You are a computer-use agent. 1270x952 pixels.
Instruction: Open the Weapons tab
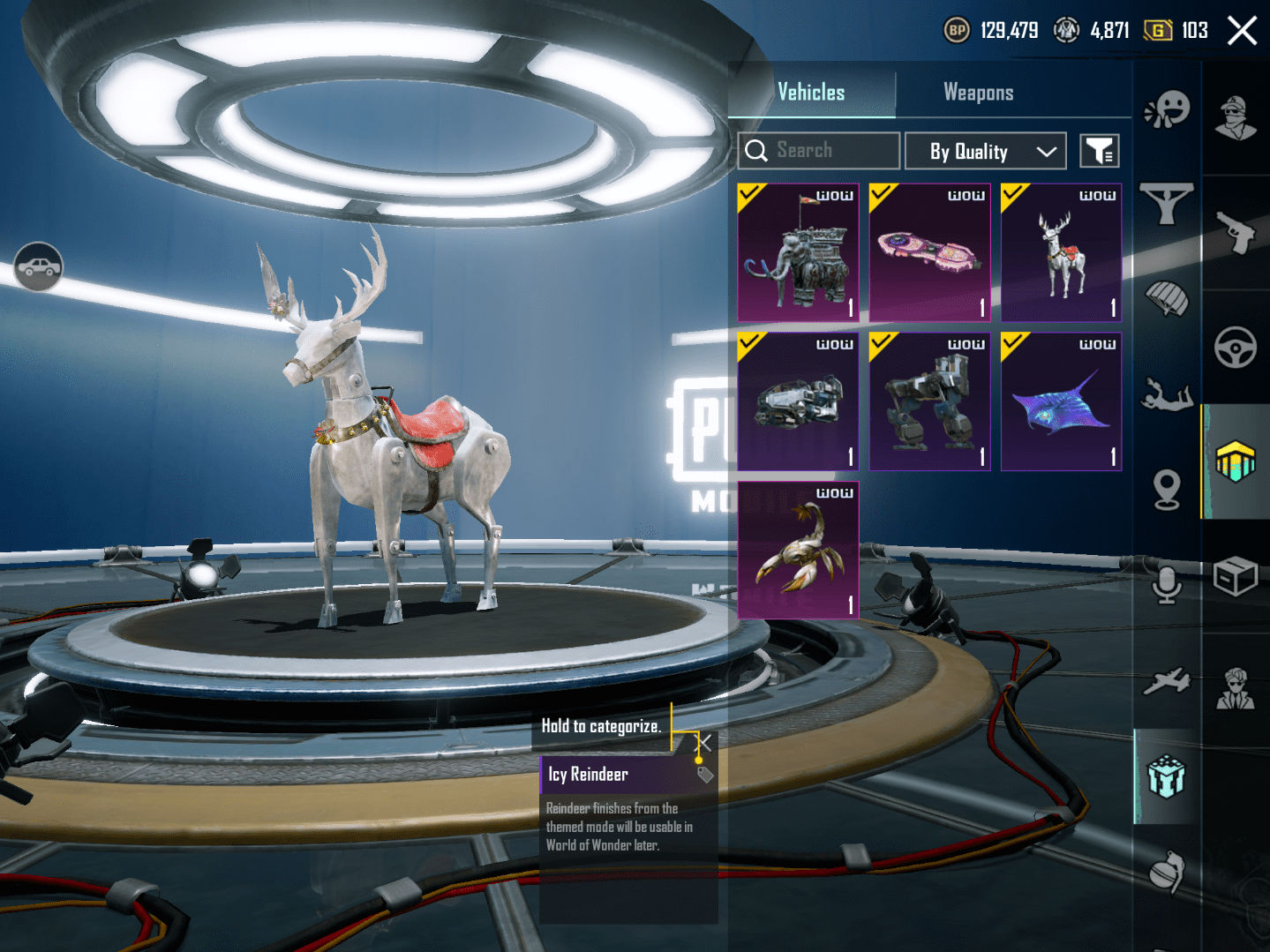(978, 93)
